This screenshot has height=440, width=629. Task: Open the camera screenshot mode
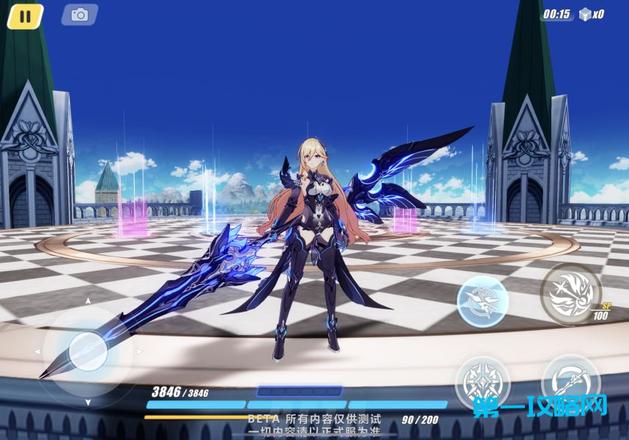coord(79,15)
